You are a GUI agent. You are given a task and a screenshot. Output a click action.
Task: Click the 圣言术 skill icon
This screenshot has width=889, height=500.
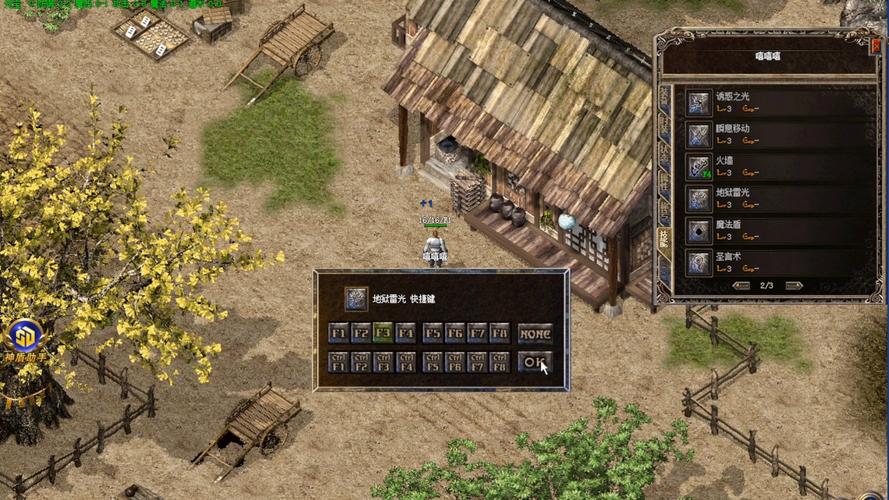click(x=698, y=262)
